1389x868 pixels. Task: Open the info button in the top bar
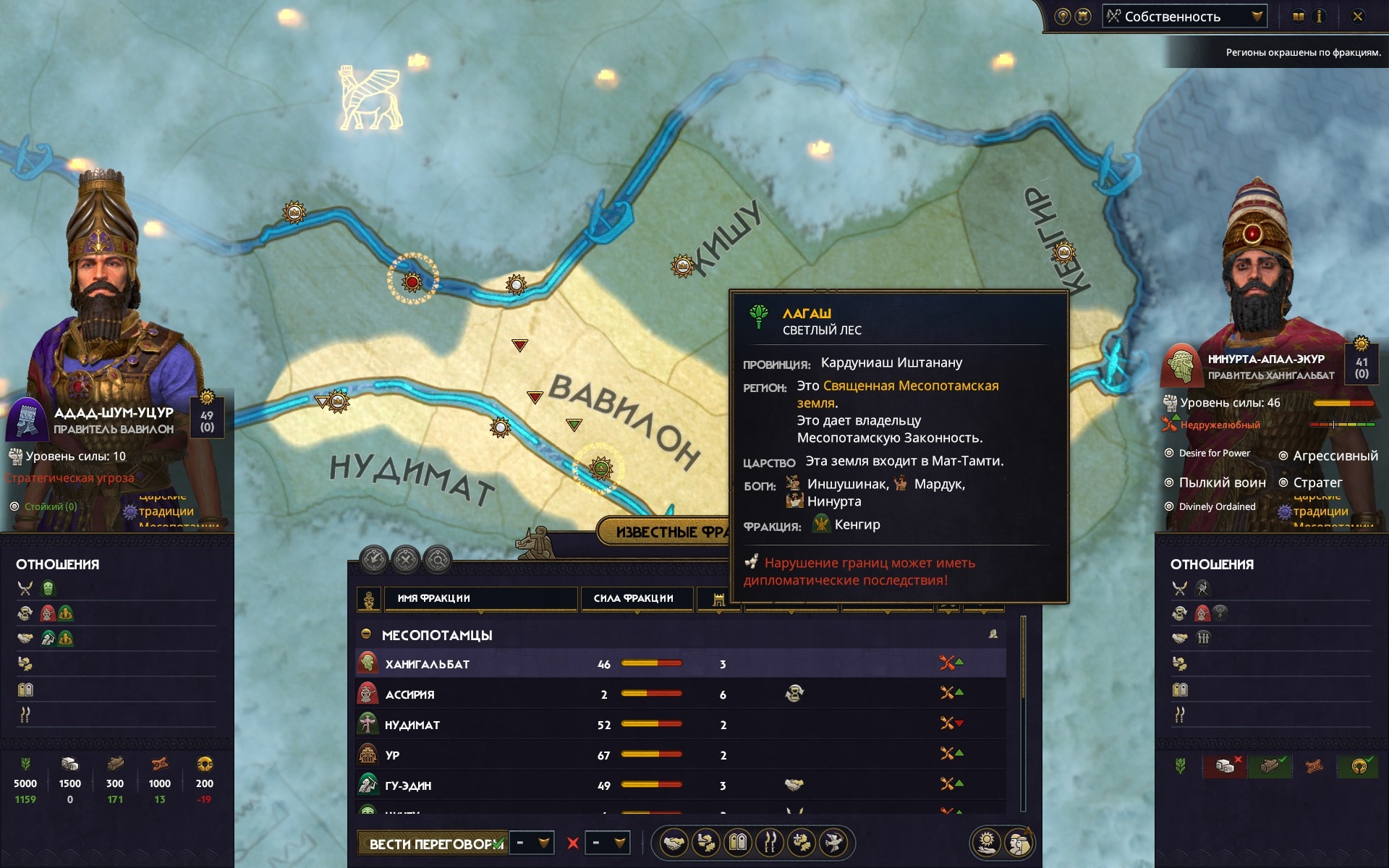pyautogui.click(x=1319, y=17)
